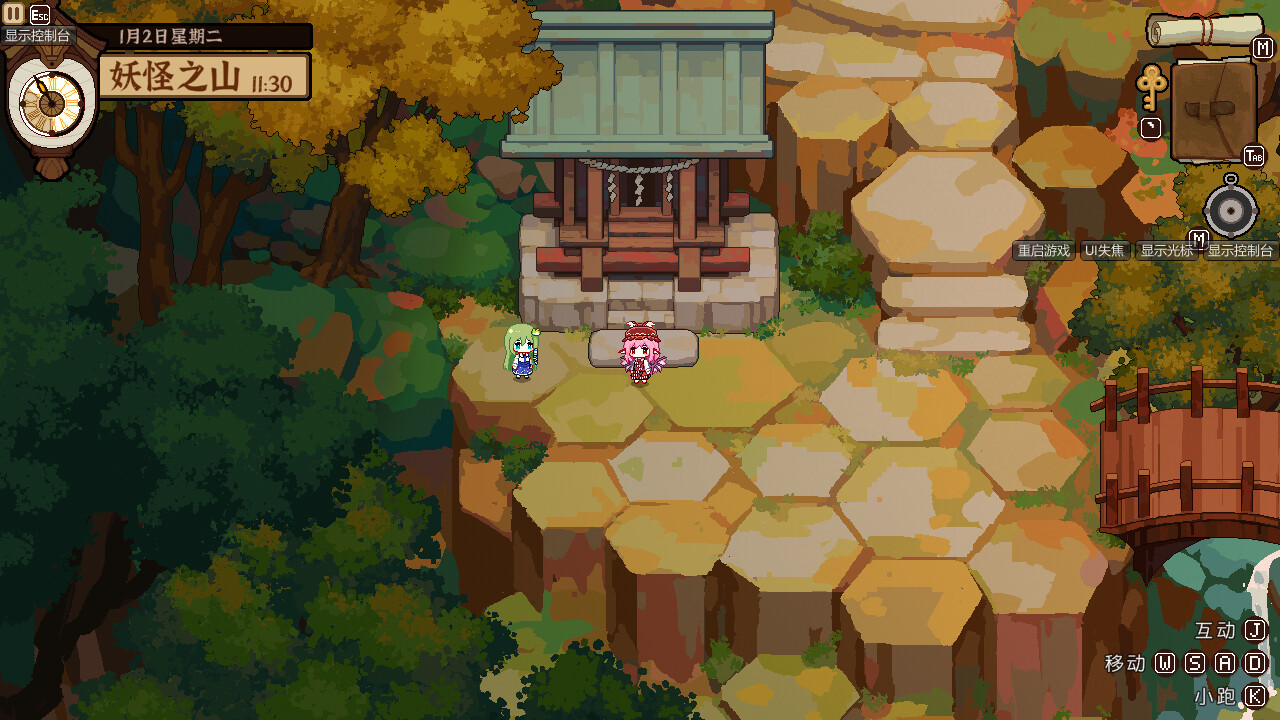Viewport: 1280px width, 720px height.
Task: Toggle UI失焦 to unfocus the UI
Action: 1104,250
